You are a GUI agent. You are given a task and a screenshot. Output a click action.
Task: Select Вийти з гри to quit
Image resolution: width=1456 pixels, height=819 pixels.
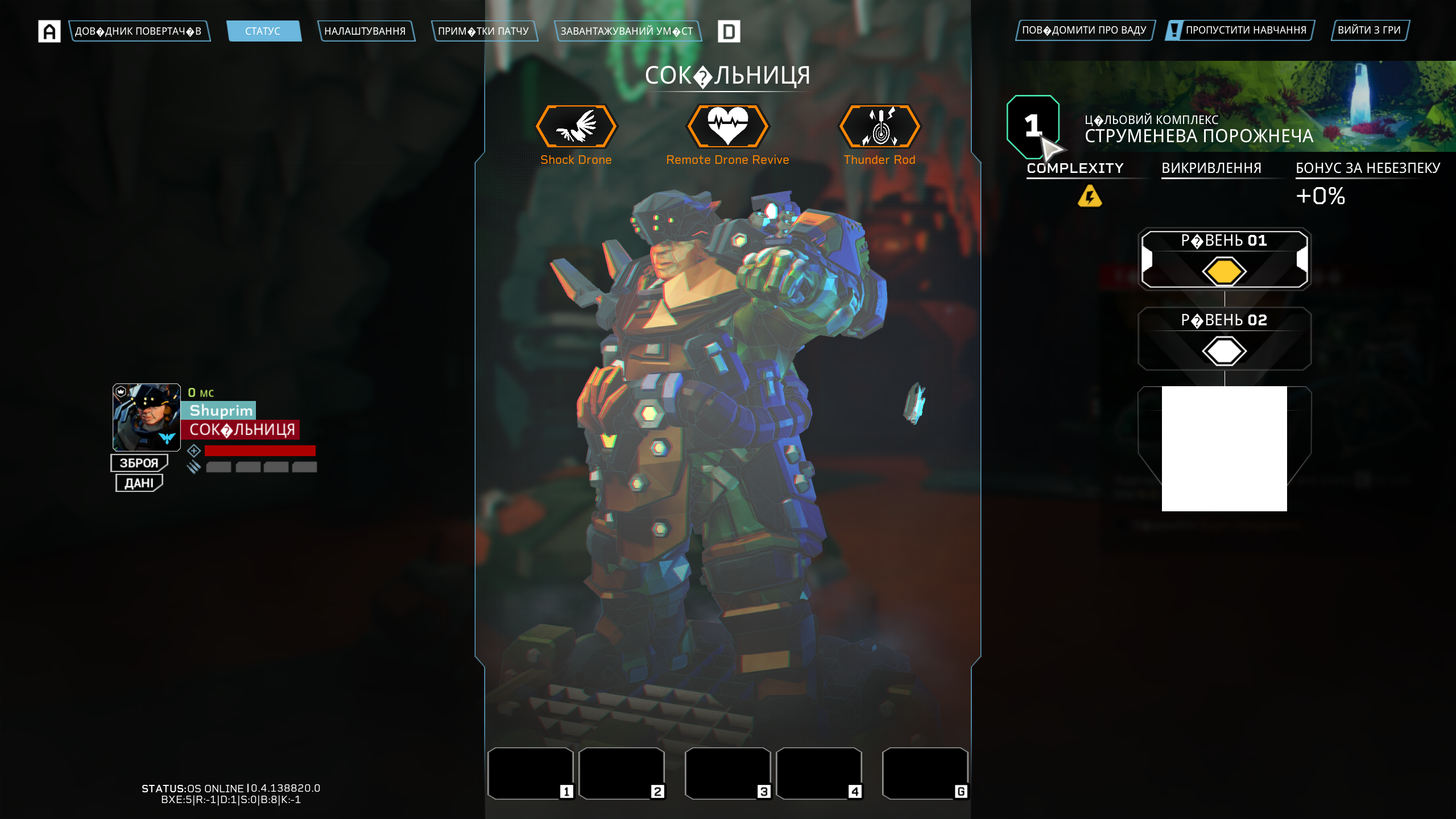1369,30
